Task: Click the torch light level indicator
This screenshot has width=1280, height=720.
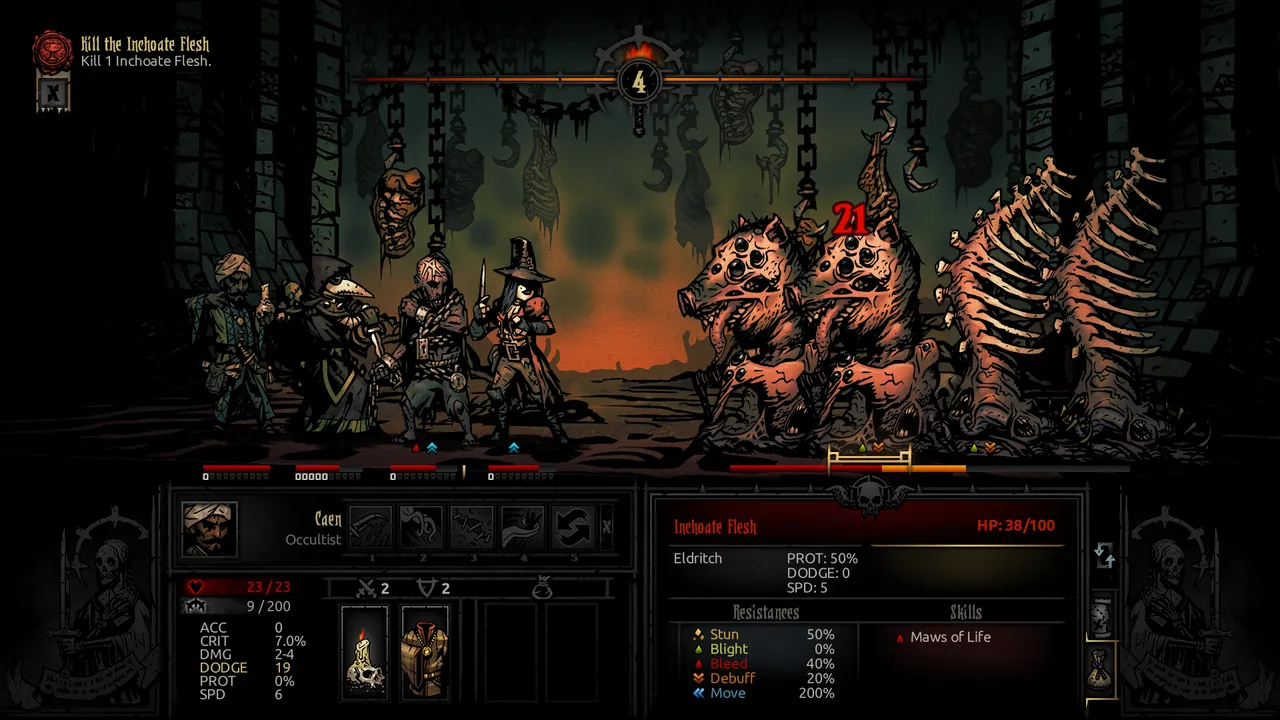Action: pos(640,80)
